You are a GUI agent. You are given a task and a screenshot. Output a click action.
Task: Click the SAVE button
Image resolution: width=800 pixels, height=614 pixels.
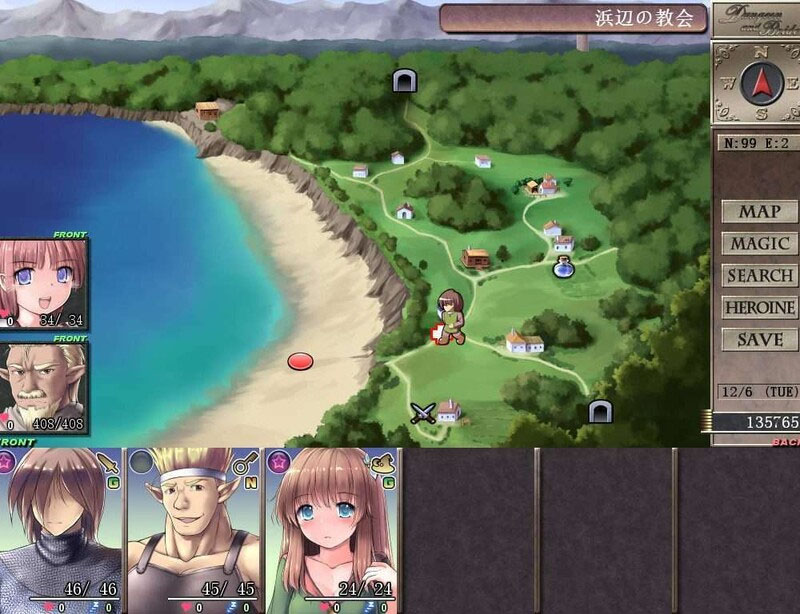click(x=759, y=340)
